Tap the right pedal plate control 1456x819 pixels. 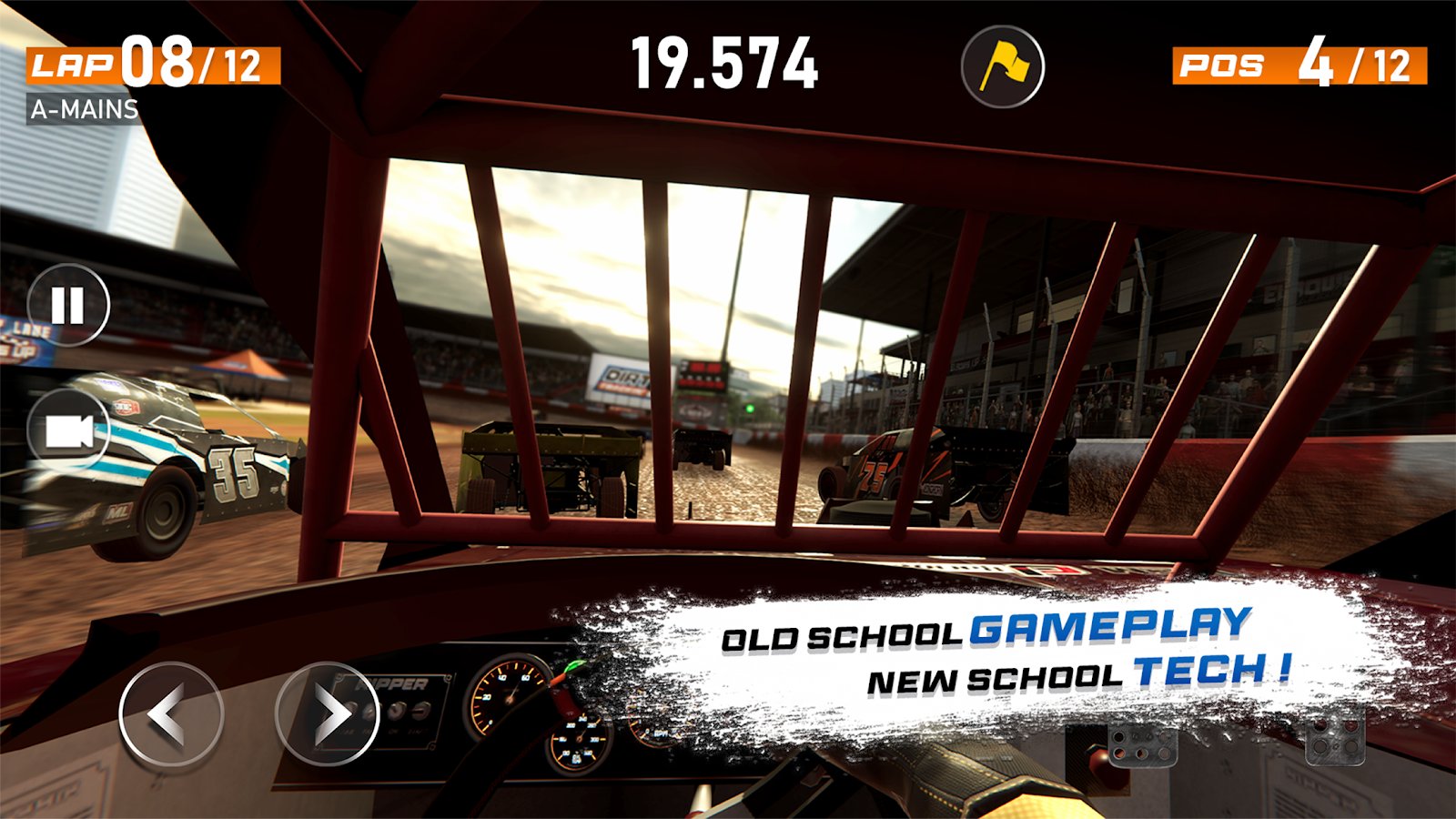pos(1334,739)
